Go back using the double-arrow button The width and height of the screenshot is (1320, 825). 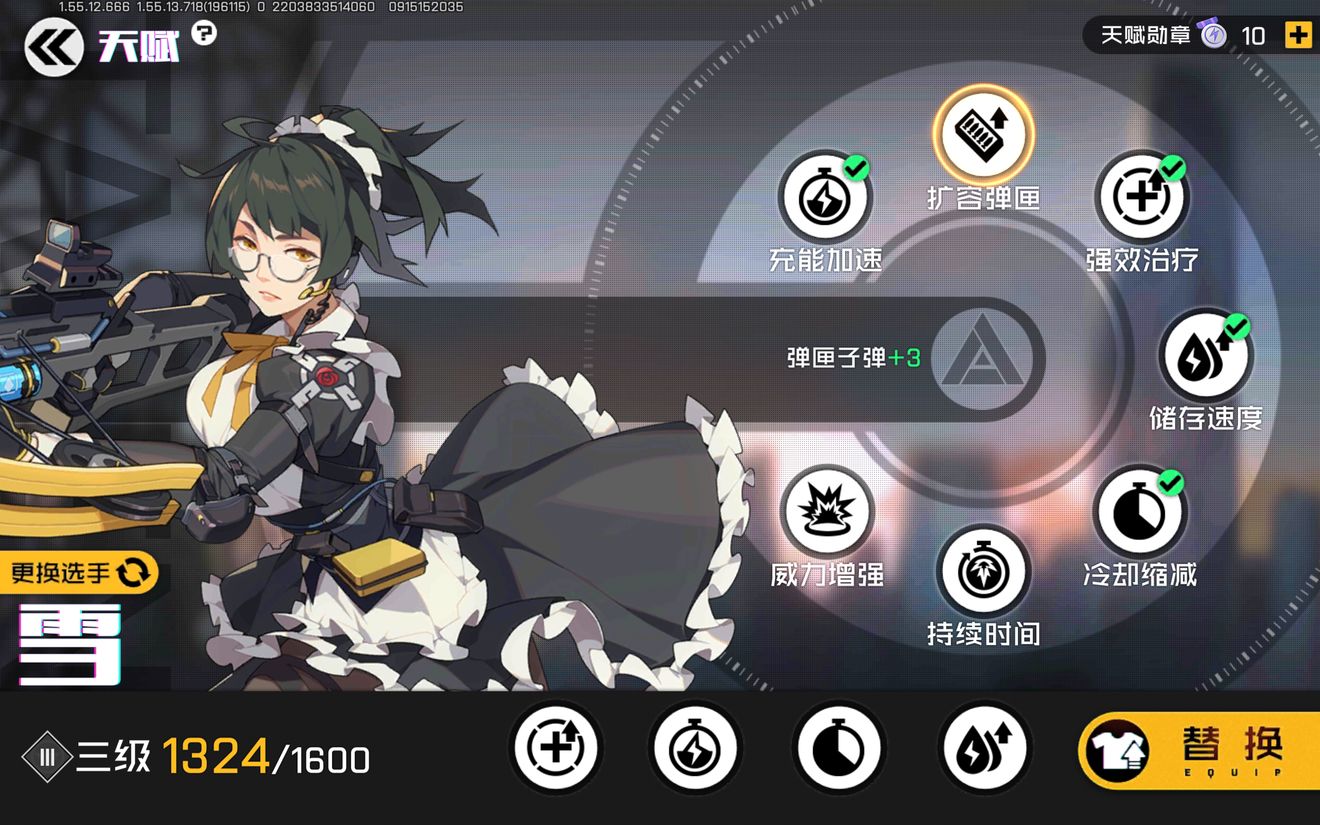point(54,48)
